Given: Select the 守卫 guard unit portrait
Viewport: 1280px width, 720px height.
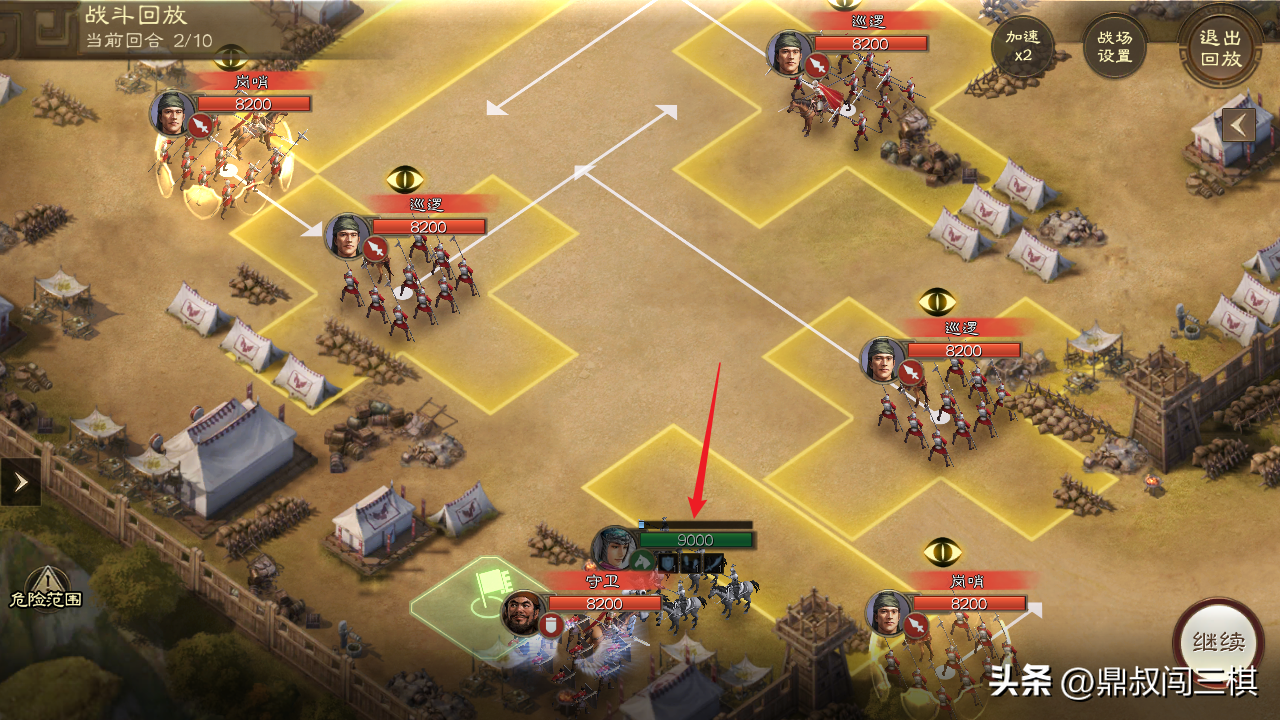Looking at the screenshot, I should click(x=523, y=613).
